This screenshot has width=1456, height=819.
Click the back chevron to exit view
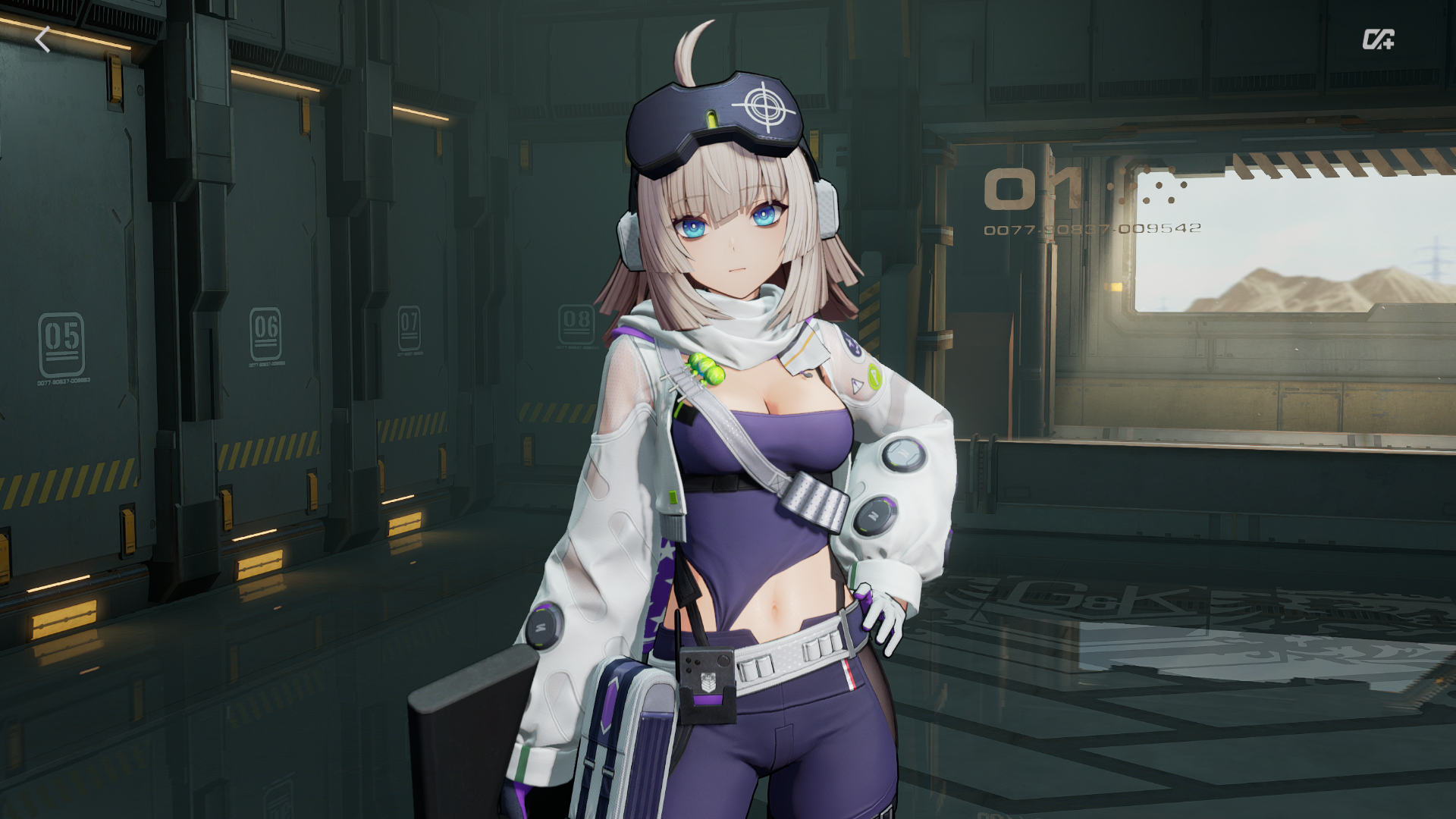coord(43,39)
